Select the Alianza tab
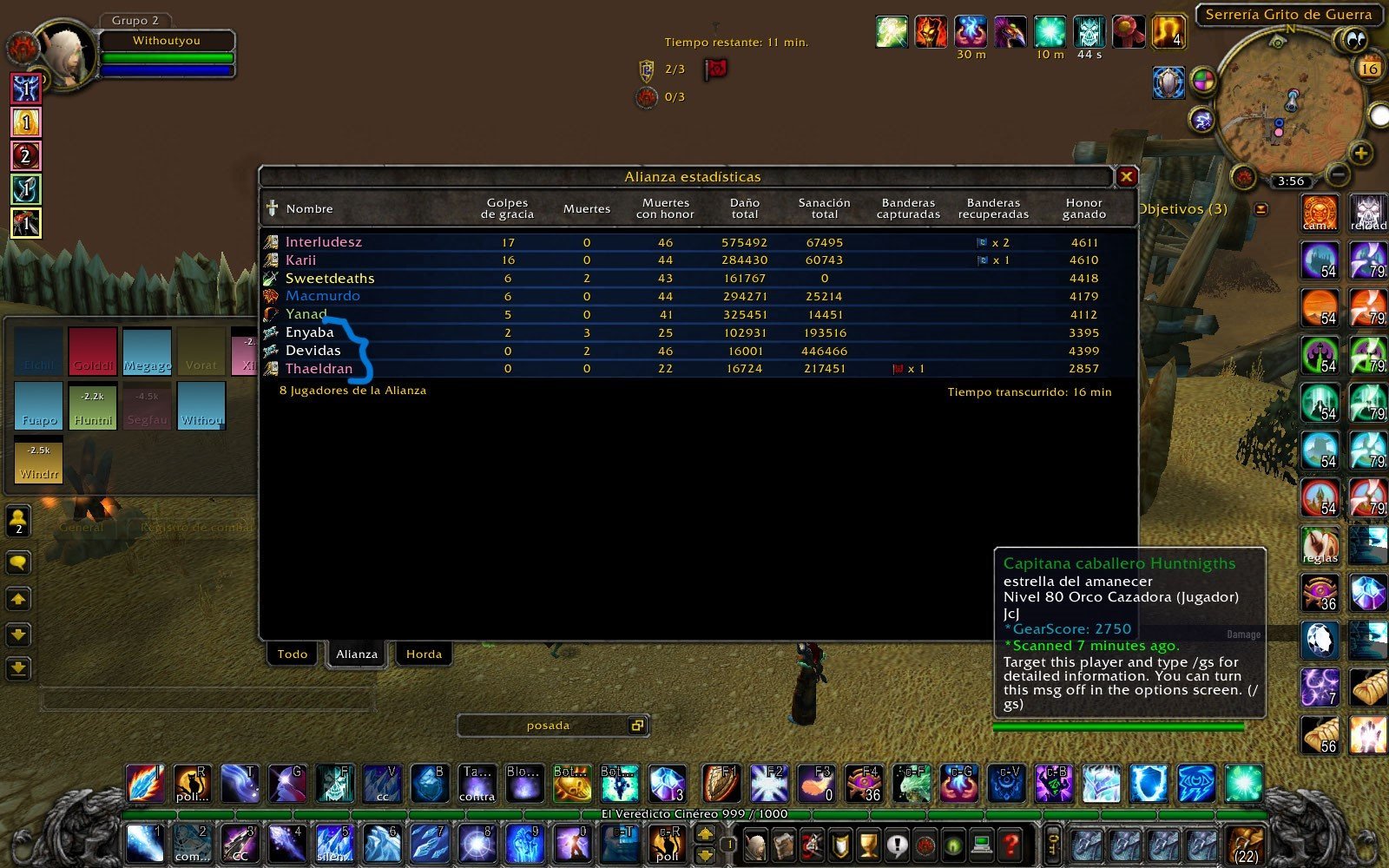The width and height of the screenshot is (1389, 868). pos(357,654)
